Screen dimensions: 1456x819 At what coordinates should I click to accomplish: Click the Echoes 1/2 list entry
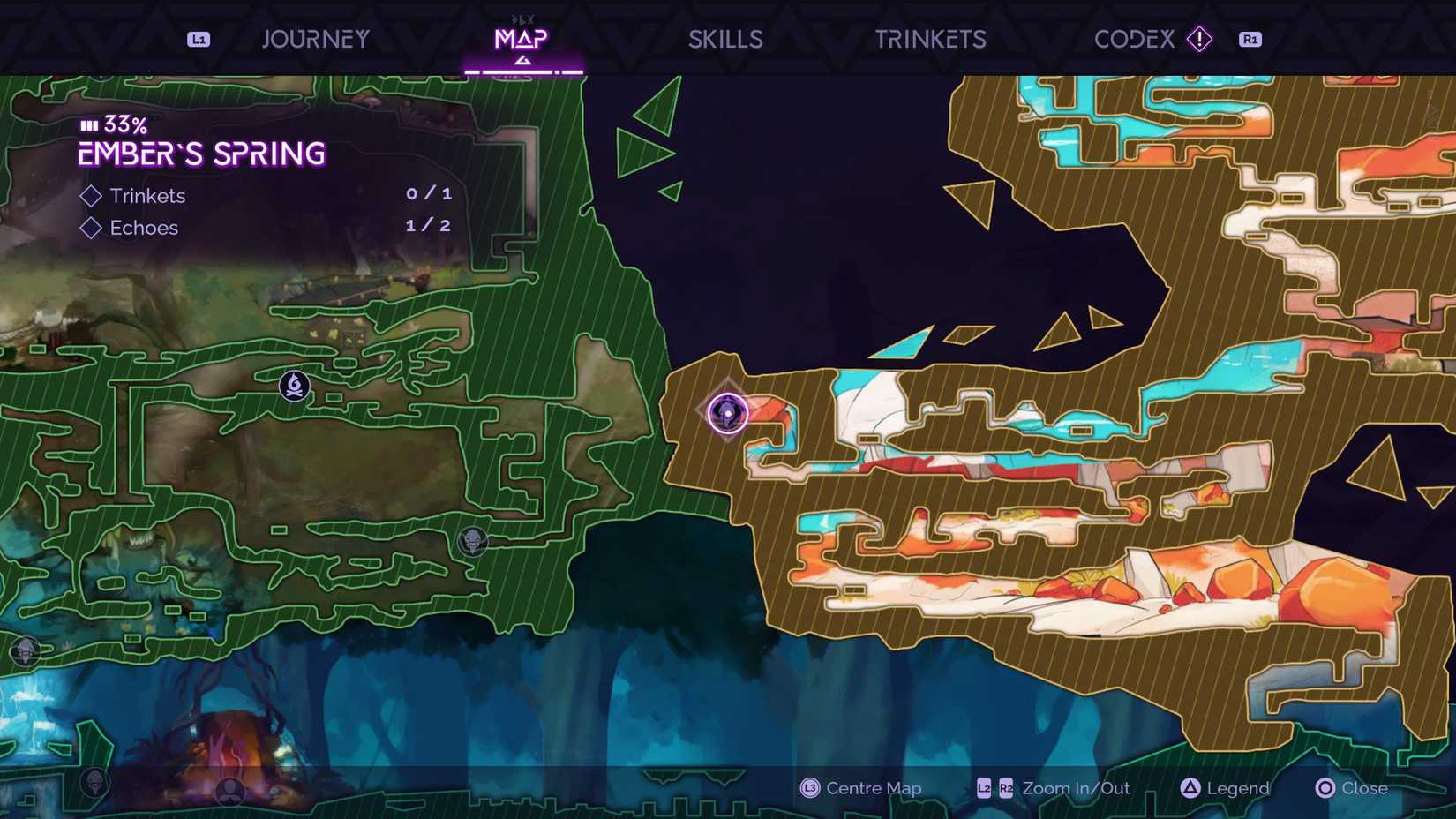click(x=144, y=228)
